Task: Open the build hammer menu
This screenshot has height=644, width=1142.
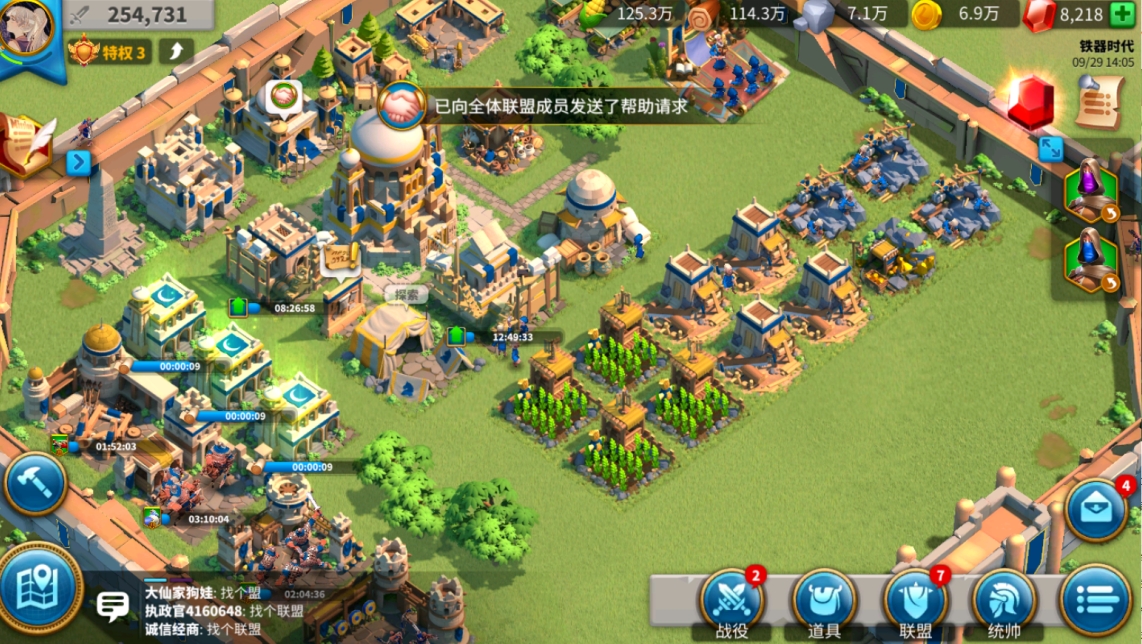Action: coord(35,484)
